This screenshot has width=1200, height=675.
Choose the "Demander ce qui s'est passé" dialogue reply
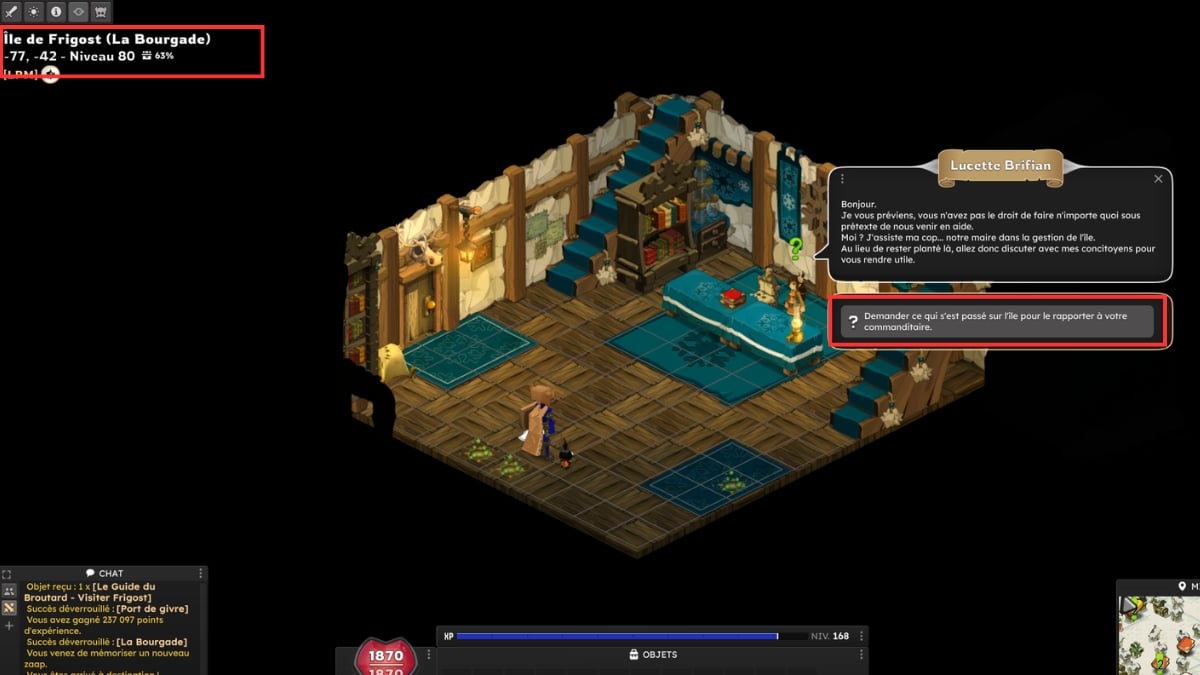997,321
